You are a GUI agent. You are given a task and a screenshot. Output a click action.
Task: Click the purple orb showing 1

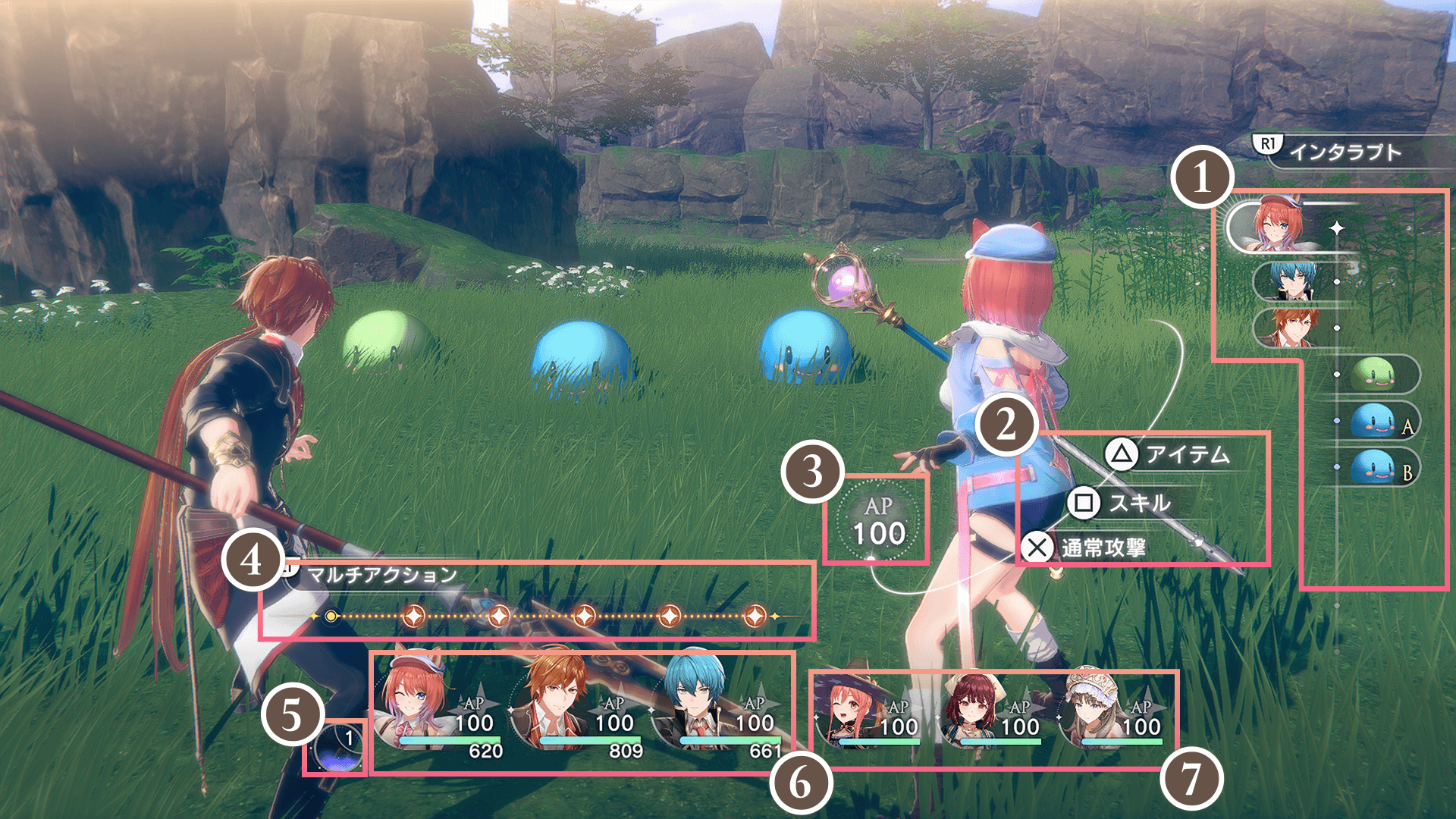click(x=338, y=748)
